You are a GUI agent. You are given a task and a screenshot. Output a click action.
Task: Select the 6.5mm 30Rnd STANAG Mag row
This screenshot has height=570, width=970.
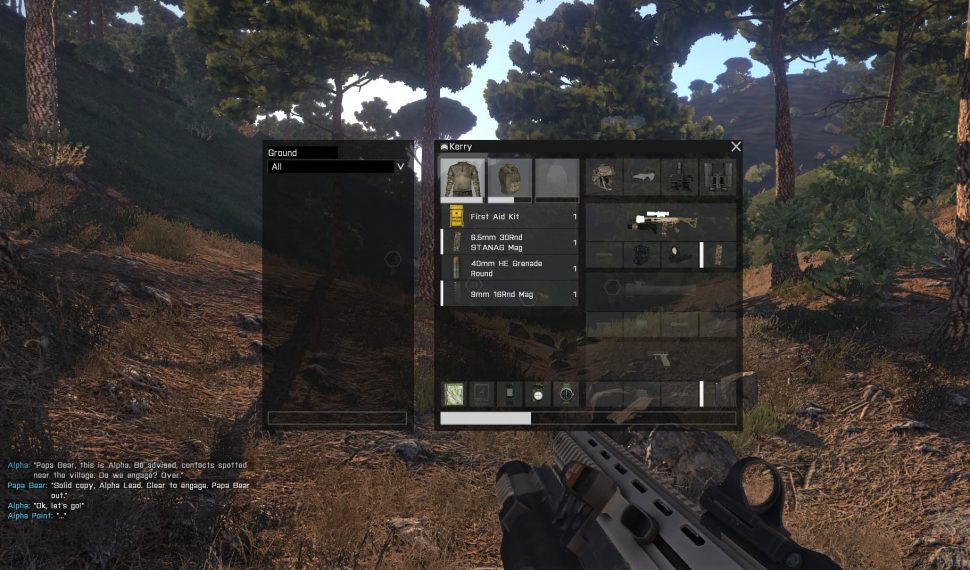tap(511, 242)
